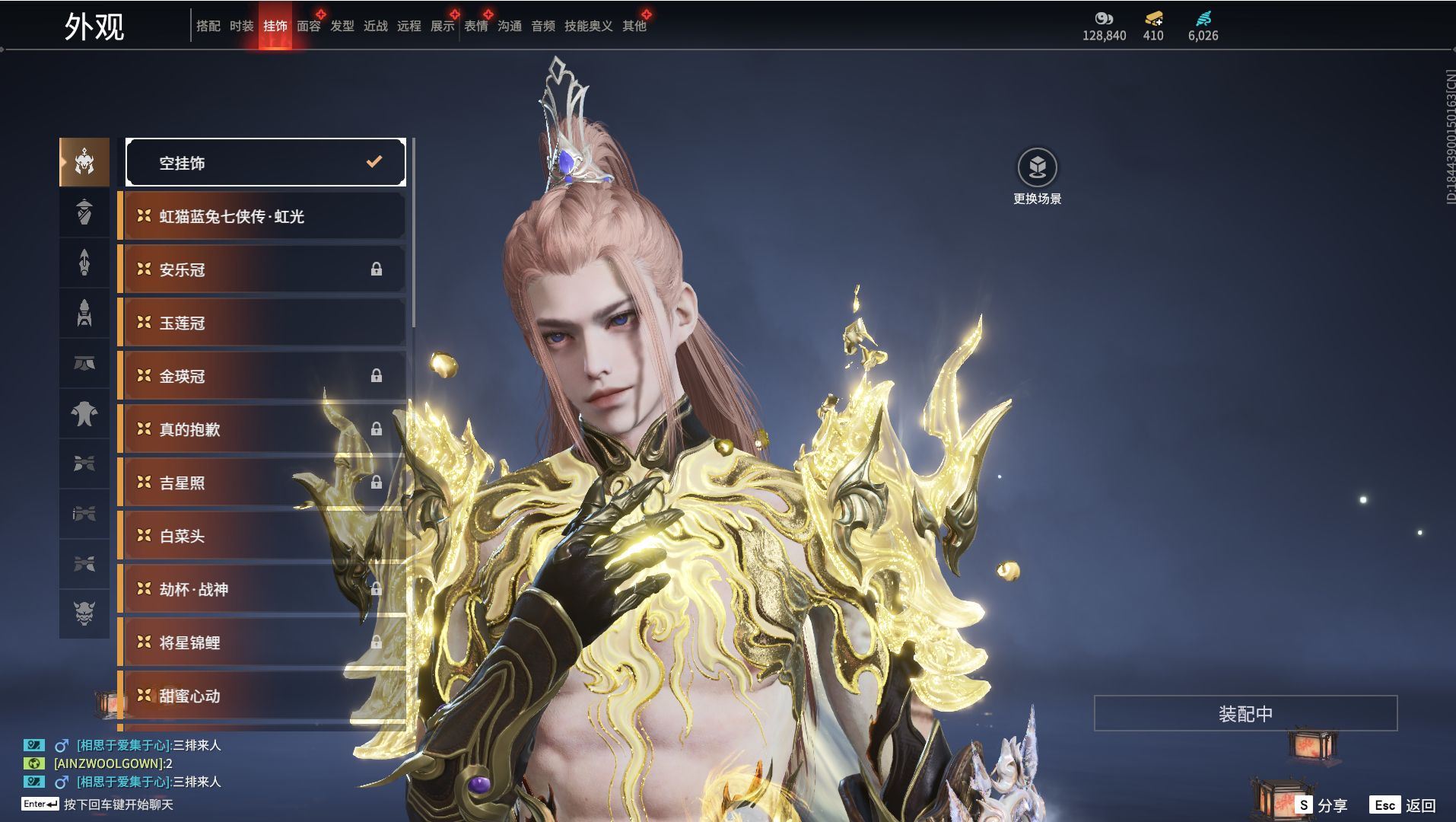
Task: Select the 甜蜜心动 accessory
Action: (262, 696)
